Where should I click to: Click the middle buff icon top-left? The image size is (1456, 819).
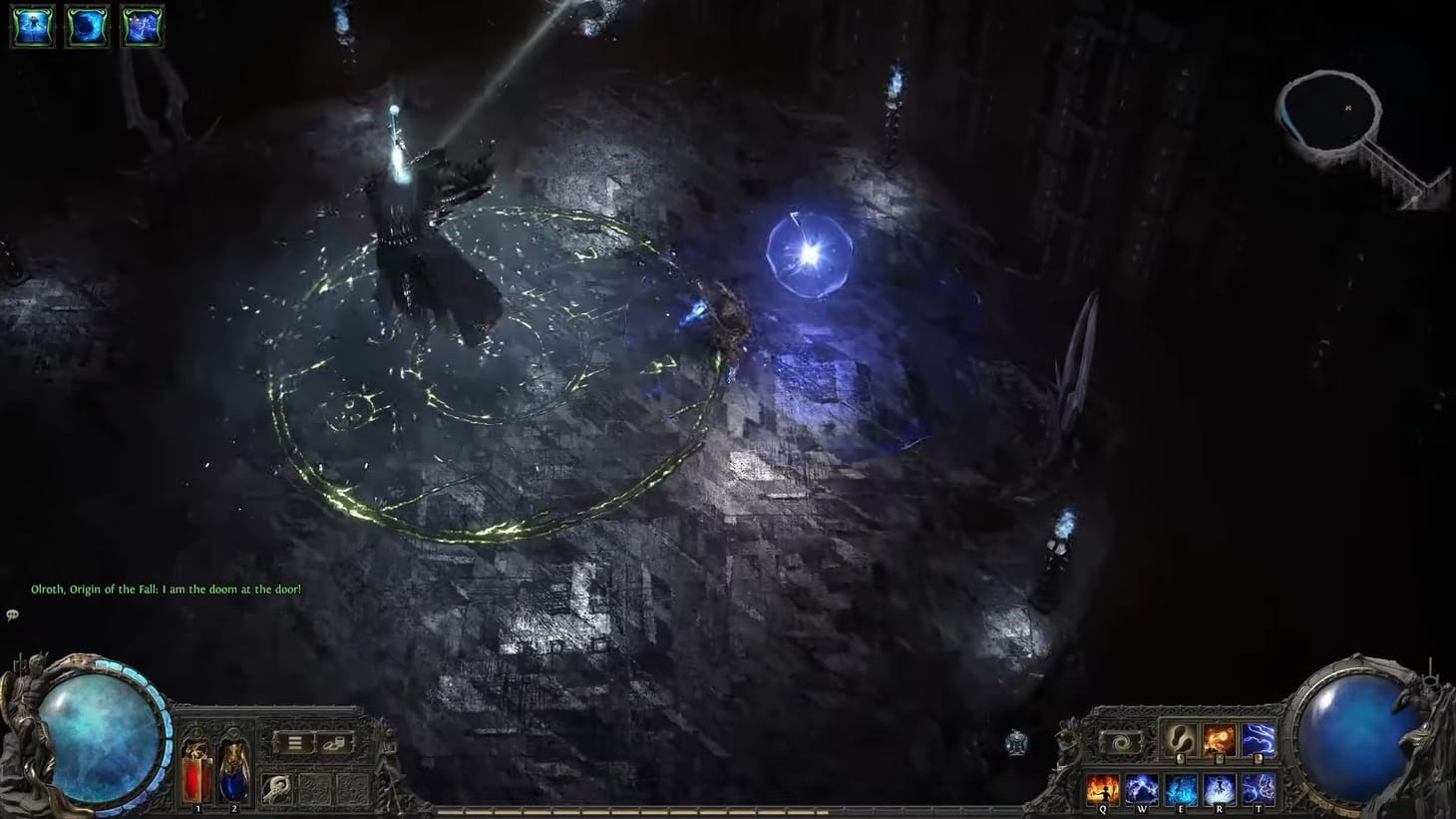[87, 26]
